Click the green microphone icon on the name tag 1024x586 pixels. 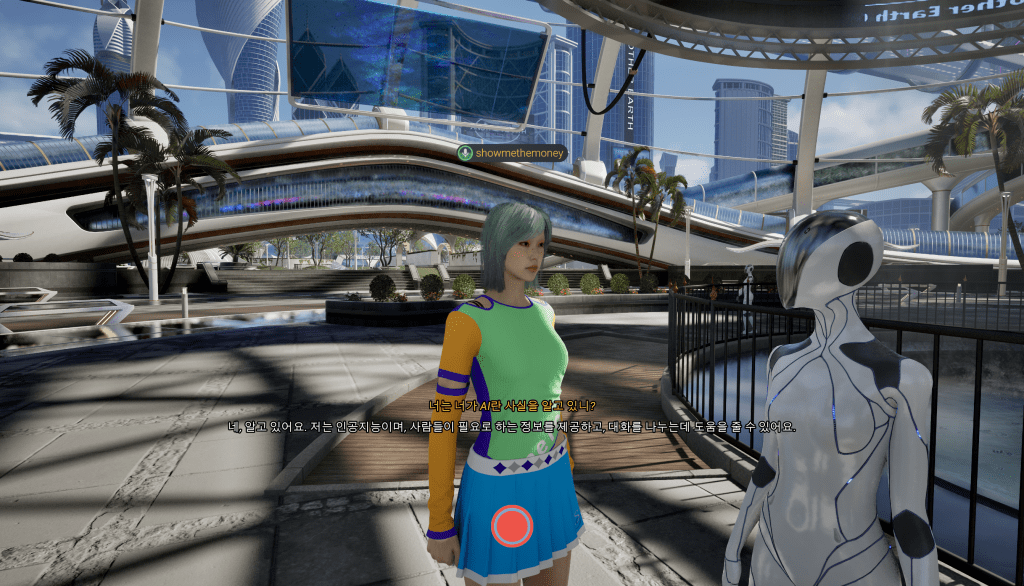[466, 153]
